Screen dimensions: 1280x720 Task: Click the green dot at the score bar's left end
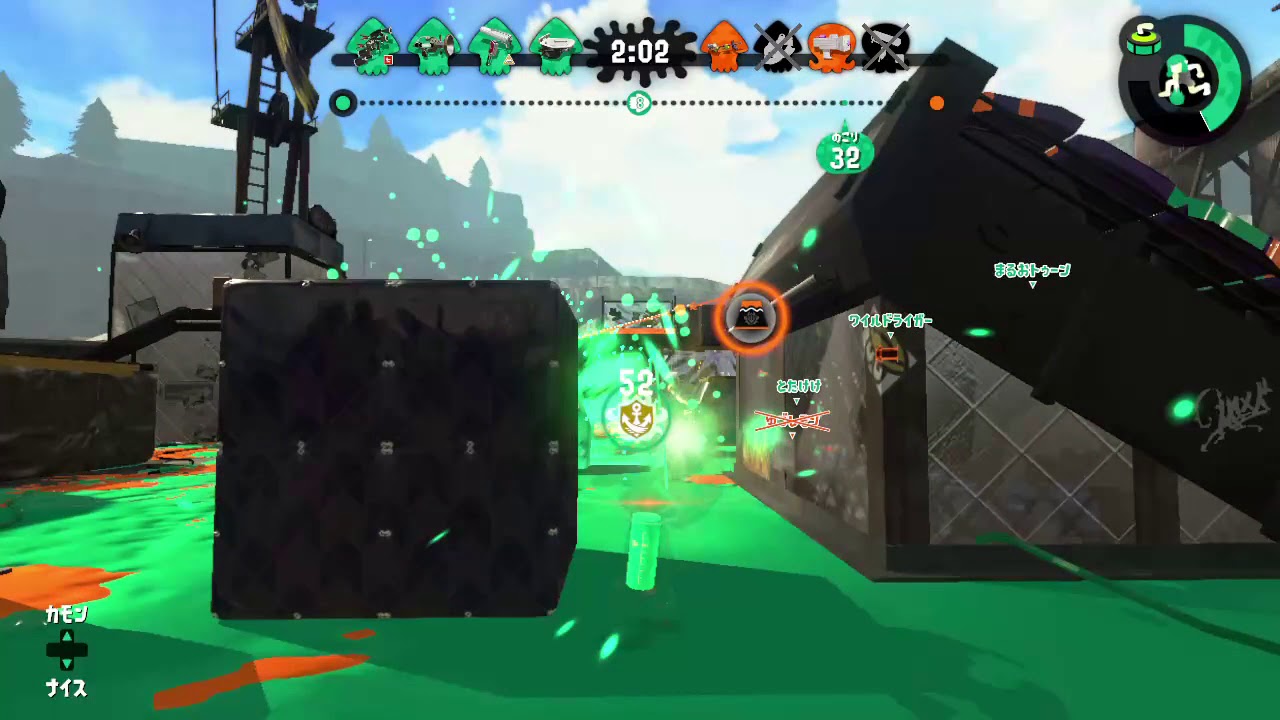click(x=343, y=103)
